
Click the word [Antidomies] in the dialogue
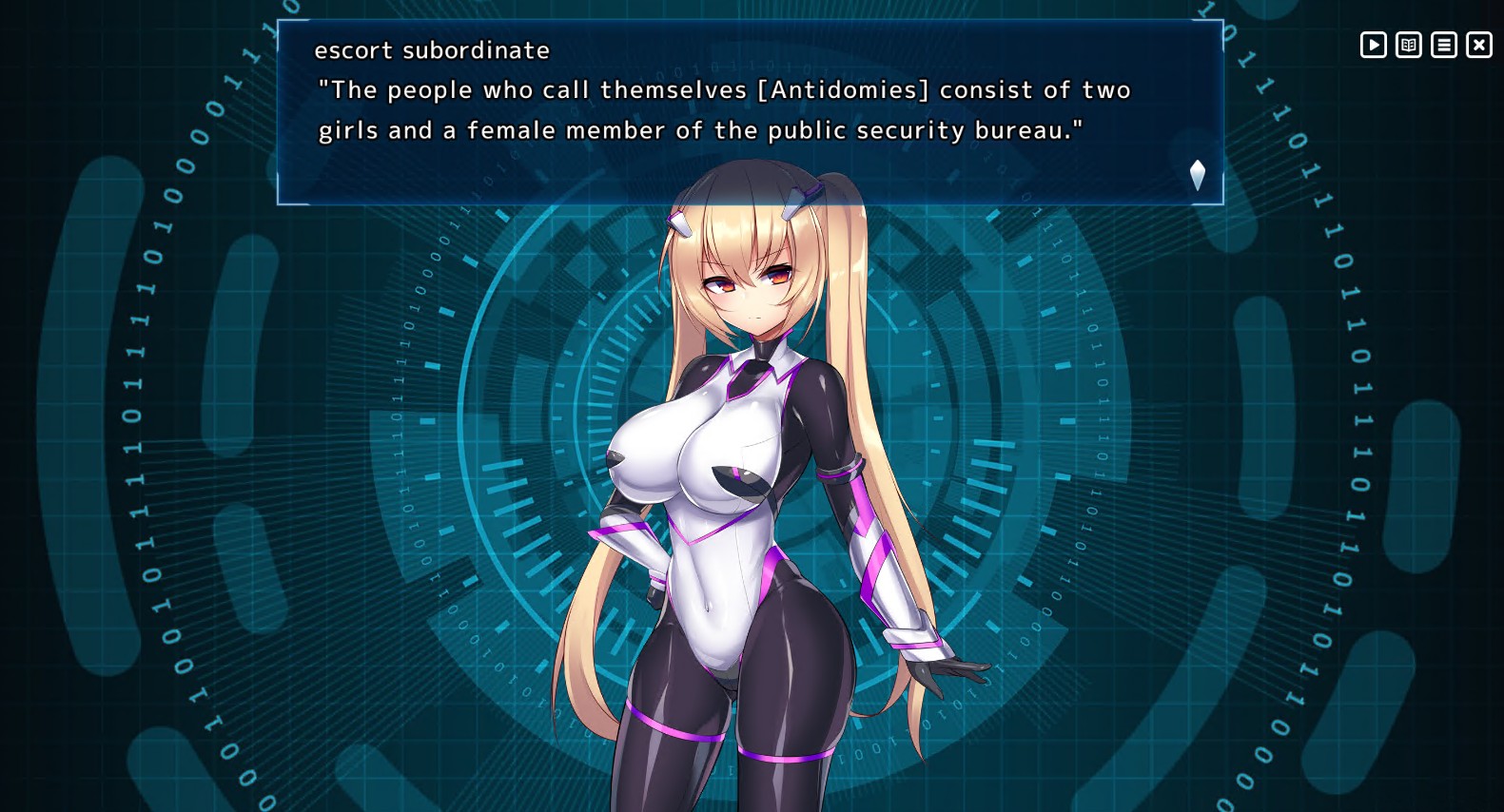[x=844, y=89]
